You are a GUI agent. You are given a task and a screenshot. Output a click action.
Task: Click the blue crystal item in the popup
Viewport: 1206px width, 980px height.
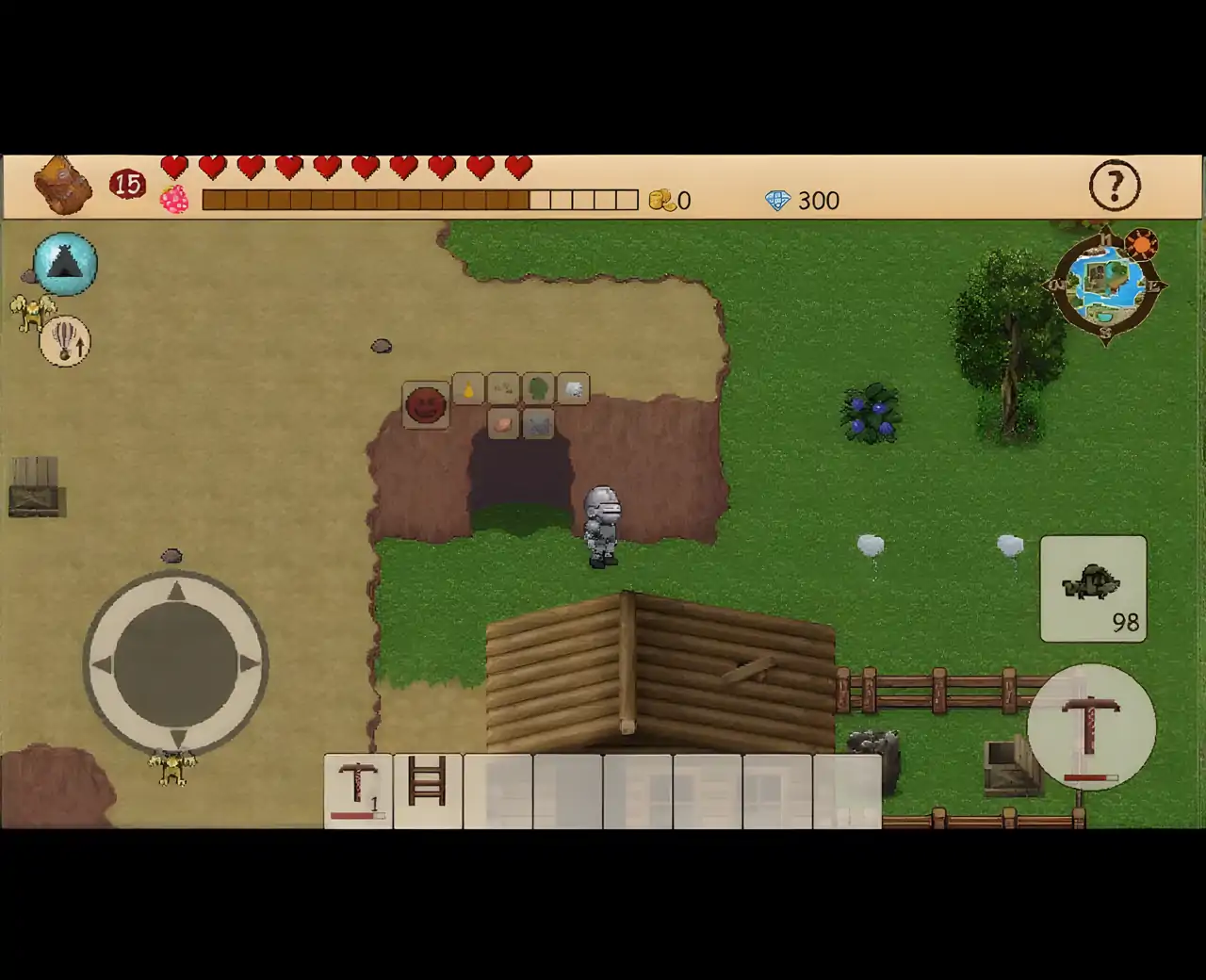click(x=538, y=424)
